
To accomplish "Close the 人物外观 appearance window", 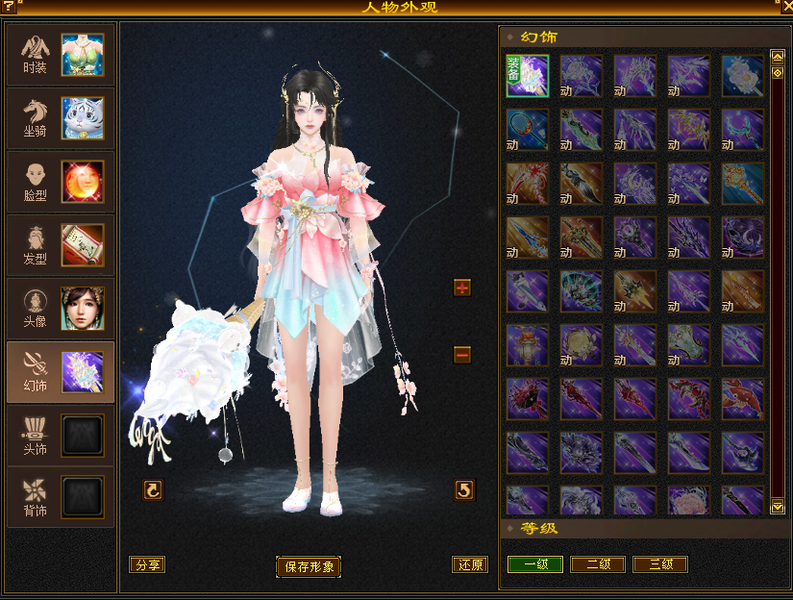I will pyautogui.click(x=785, y=8).
